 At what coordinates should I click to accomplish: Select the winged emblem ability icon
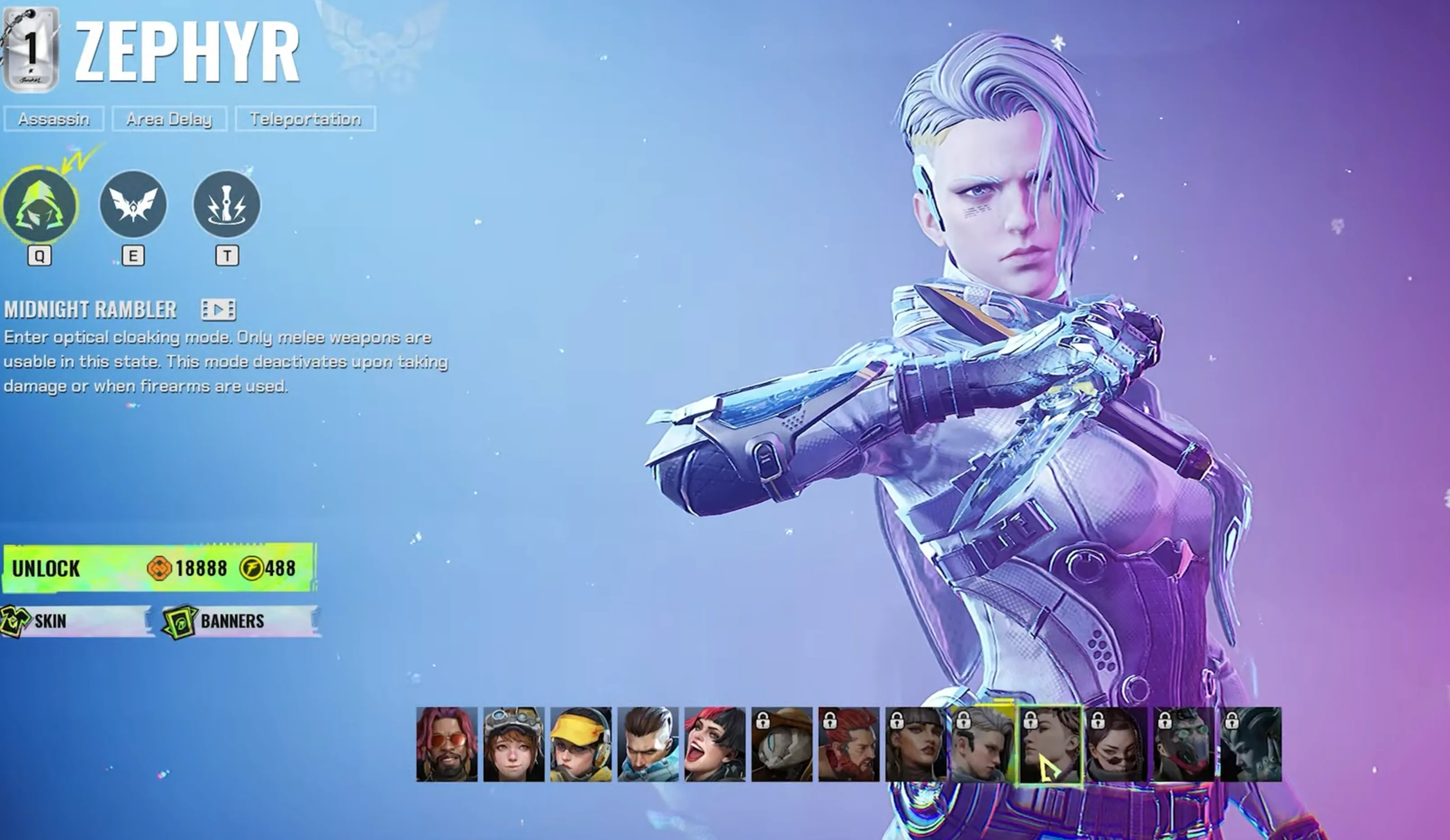tap(133, 205)
